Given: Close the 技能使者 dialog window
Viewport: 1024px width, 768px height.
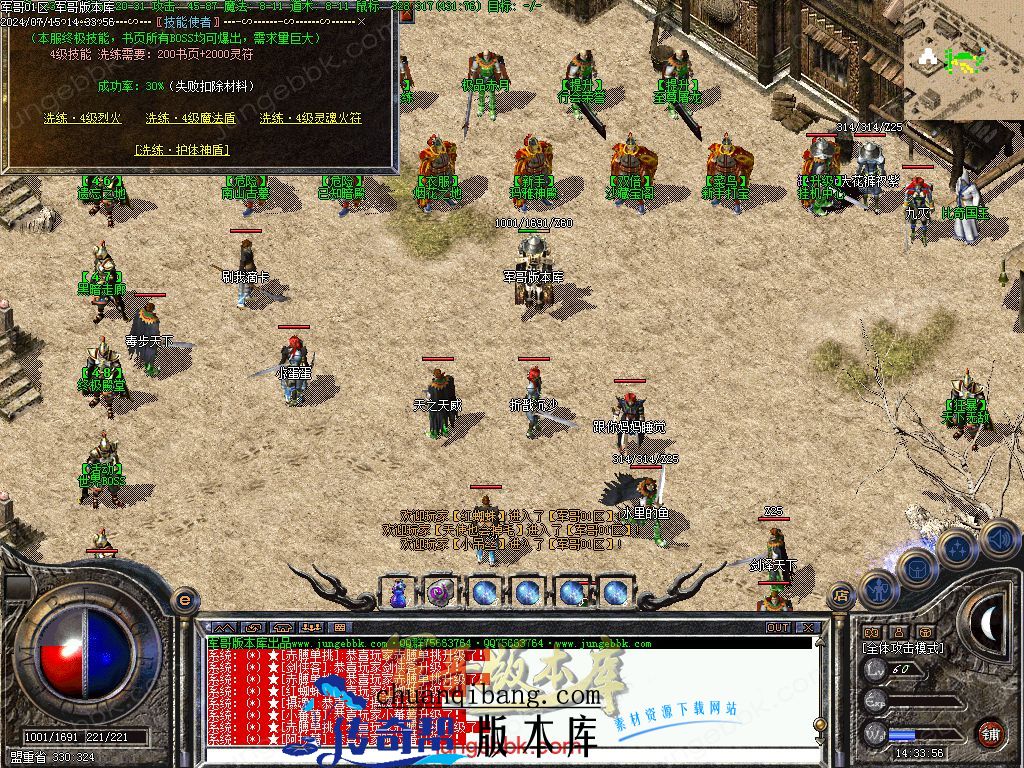Looking at the screenshot, I should pyautogui.click(x=361, y=20).
